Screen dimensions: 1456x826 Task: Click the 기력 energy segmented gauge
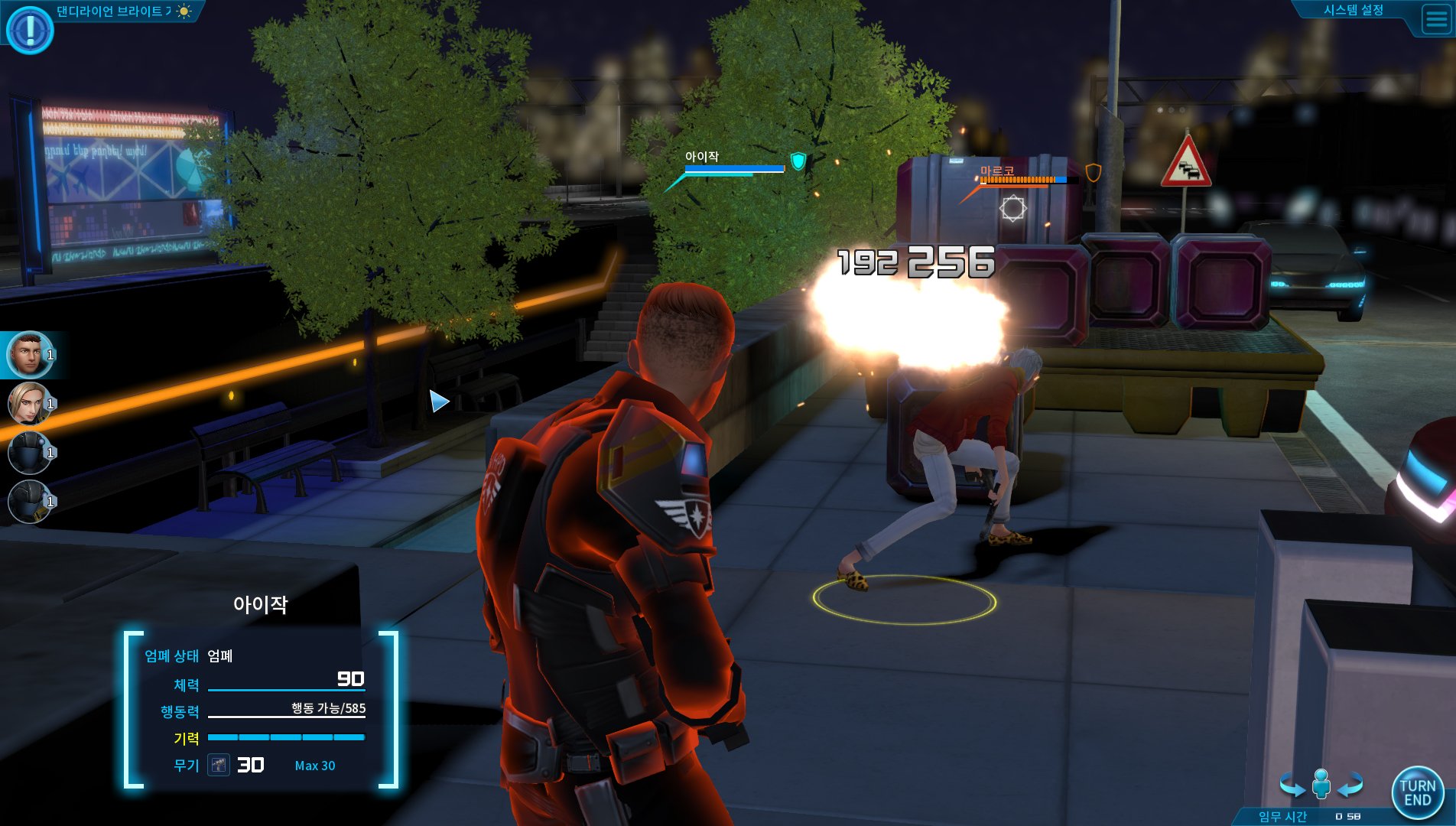click(287, 737)
